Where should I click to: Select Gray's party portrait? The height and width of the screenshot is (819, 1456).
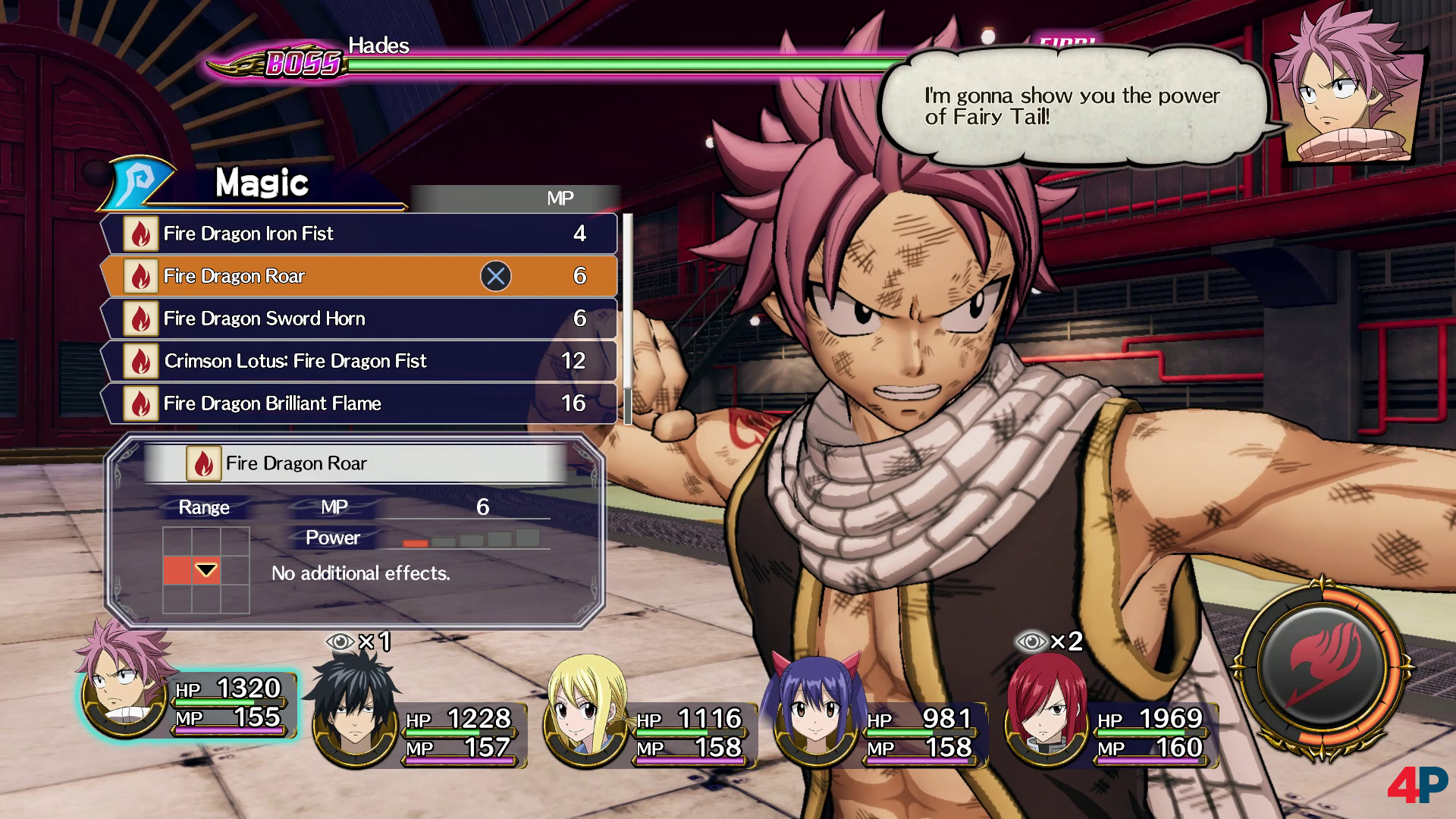(x=355, y=713)
